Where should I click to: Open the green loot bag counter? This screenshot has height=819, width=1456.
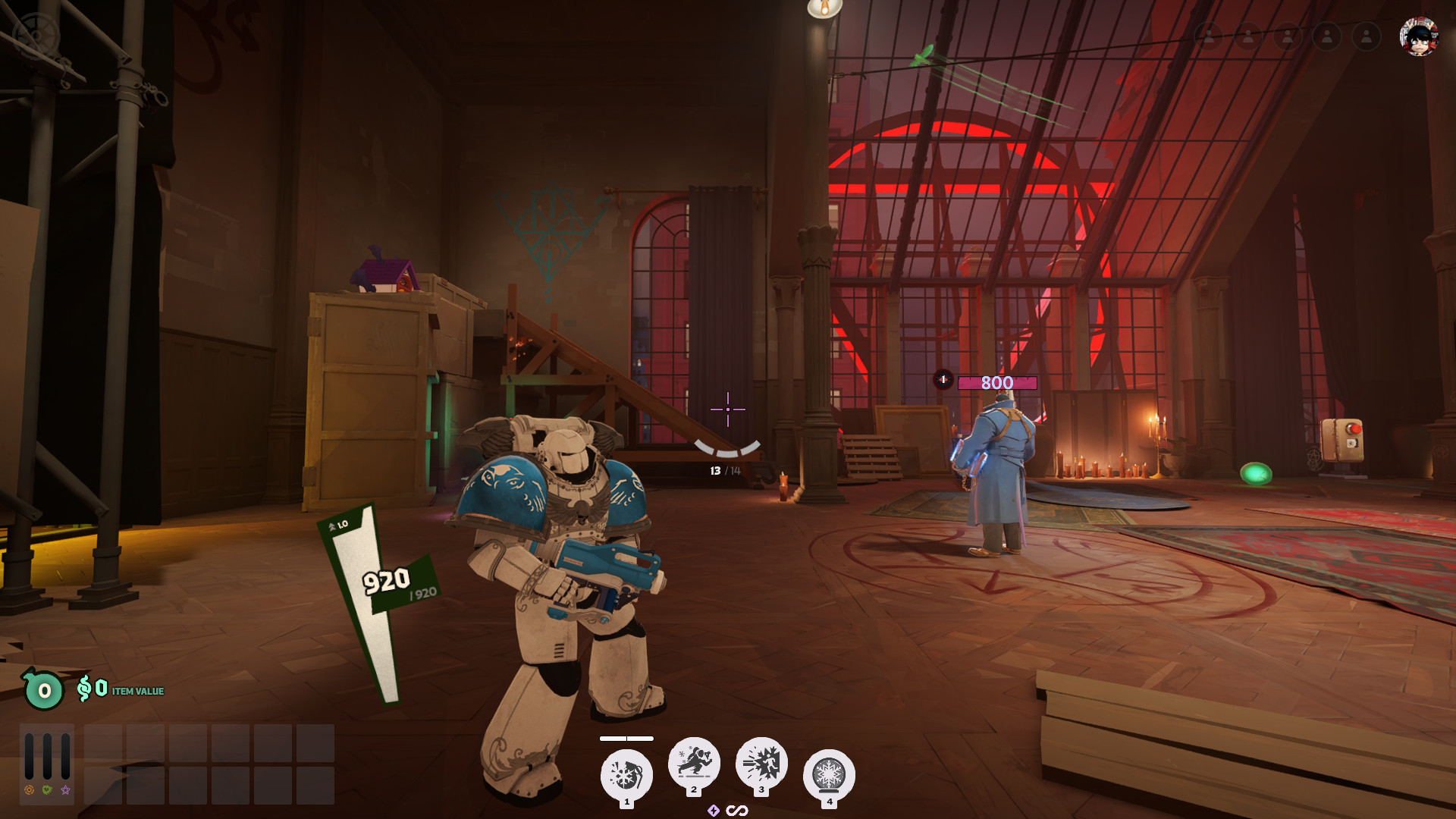[x=44, y=690]
